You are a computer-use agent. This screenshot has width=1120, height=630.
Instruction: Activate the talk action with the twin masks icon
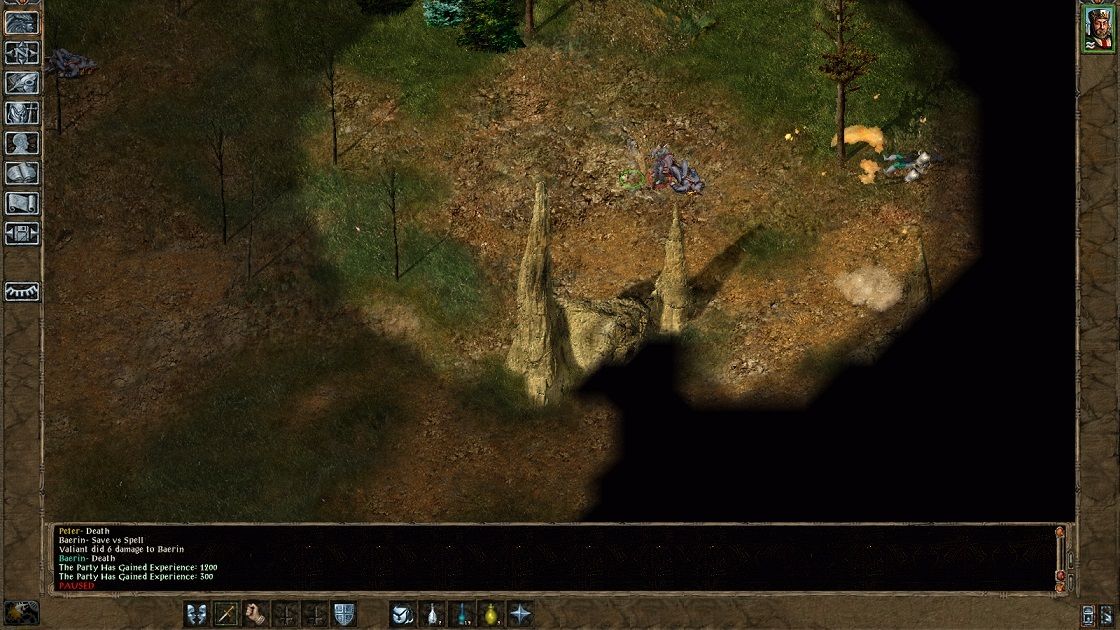coord(197,613)
